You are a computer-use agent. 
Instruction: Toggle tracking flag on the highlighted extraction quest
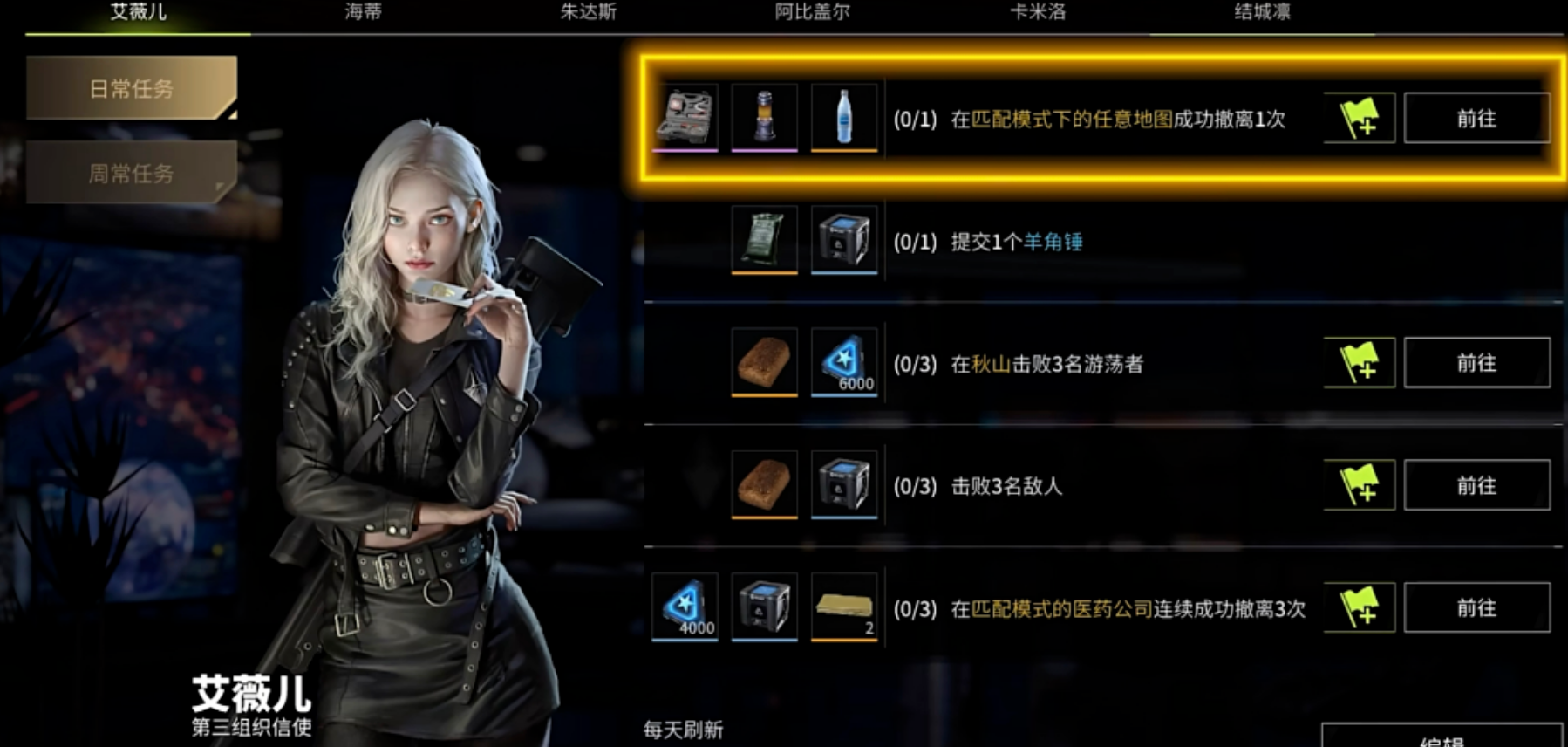pos(1359,118)
